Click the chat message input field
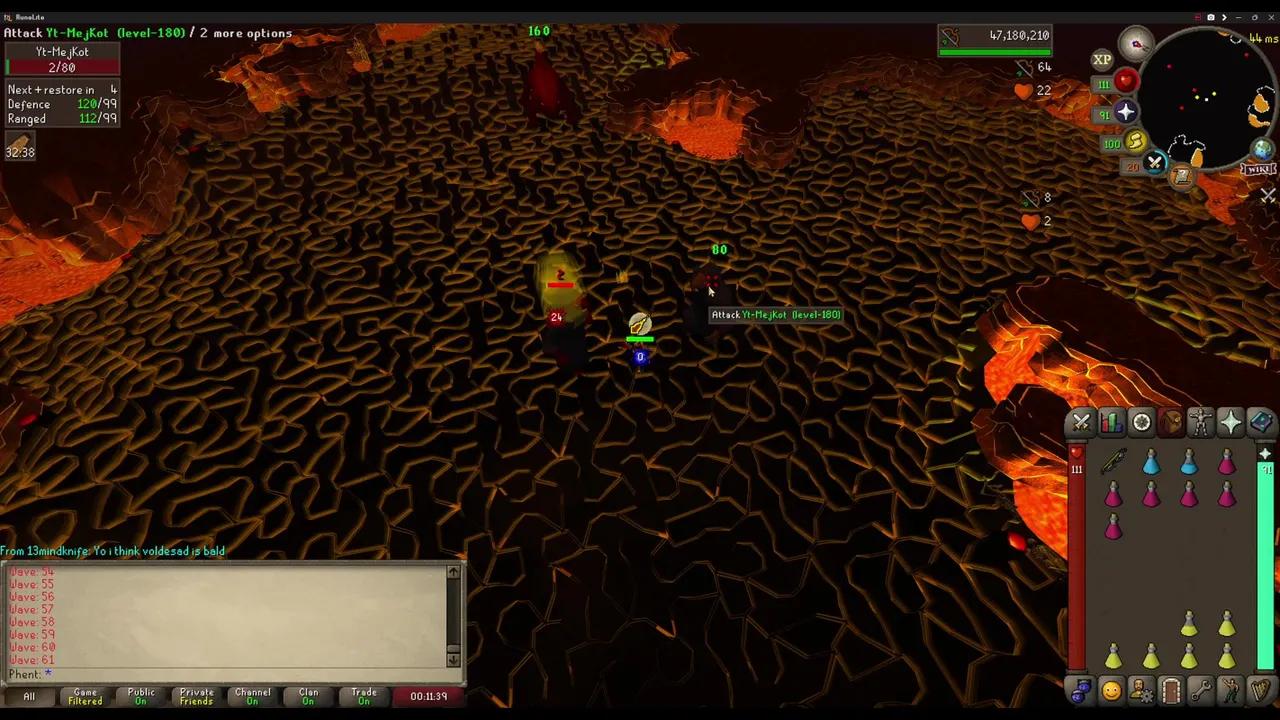1280x720 pixels. click(230, 674)
